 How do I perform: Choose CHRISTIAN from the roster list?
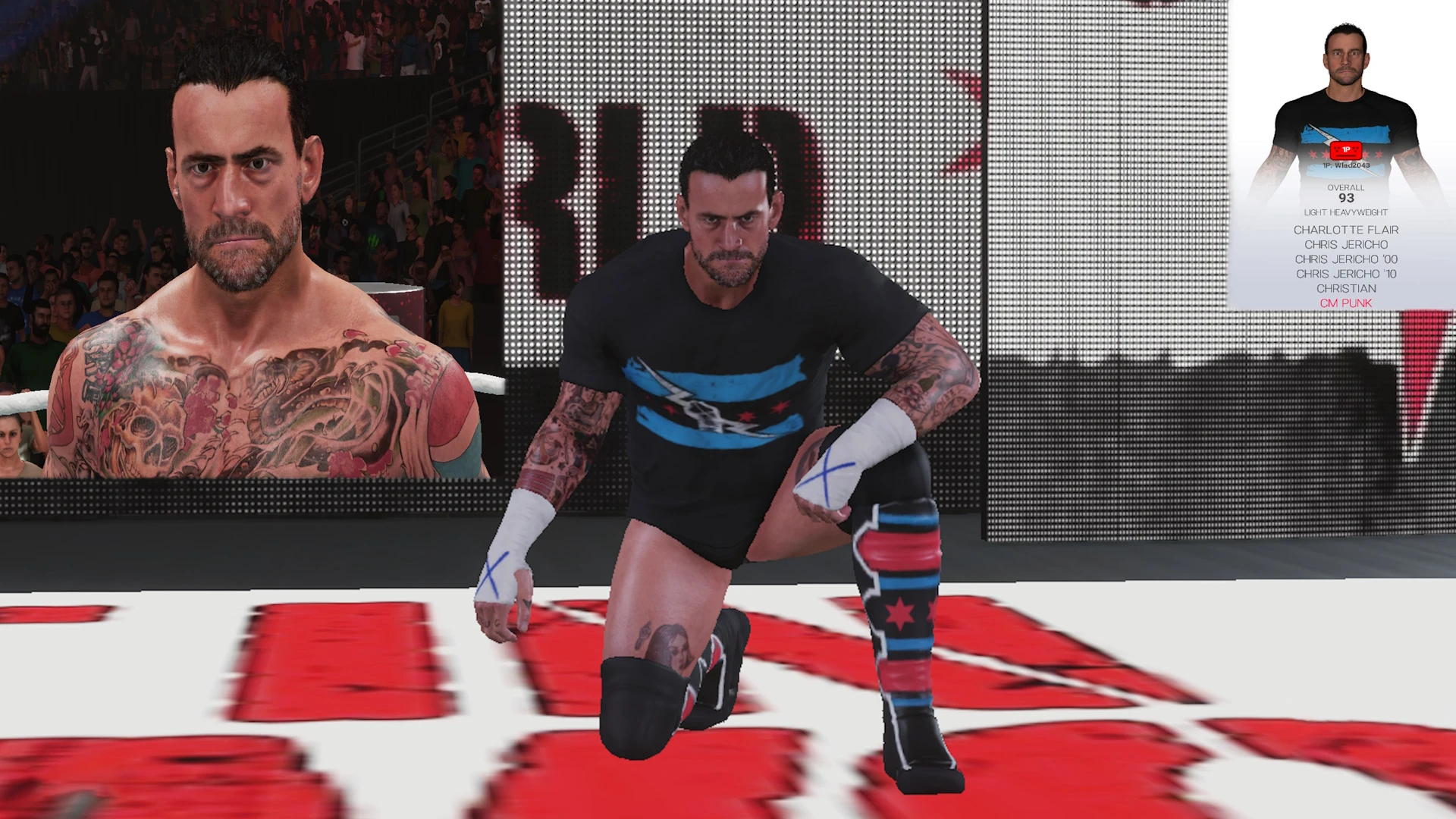[1345, 287]
